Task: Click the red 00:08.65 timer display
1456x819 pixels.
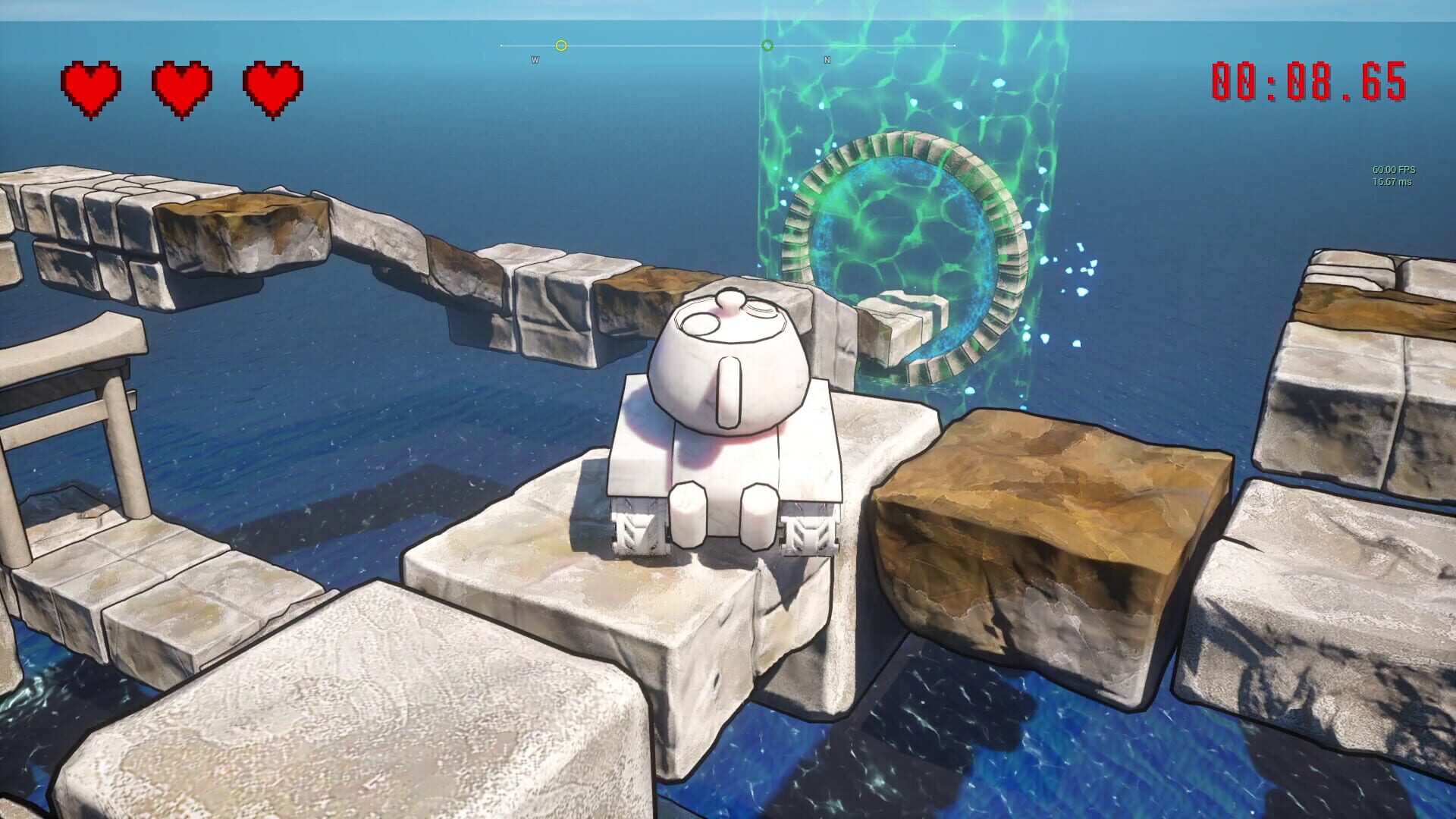Action: pos(1309,83)
